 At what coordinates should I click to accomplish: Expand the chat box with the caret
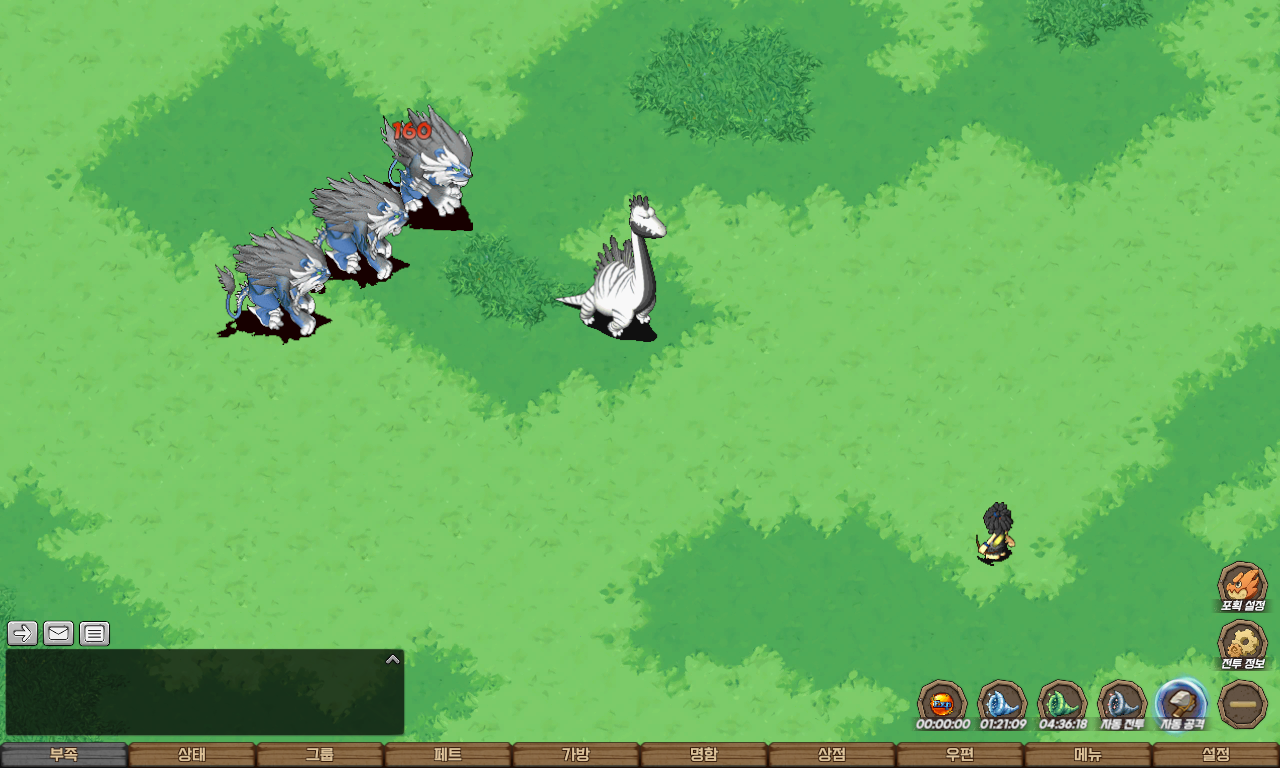click(x=393, y=659)
